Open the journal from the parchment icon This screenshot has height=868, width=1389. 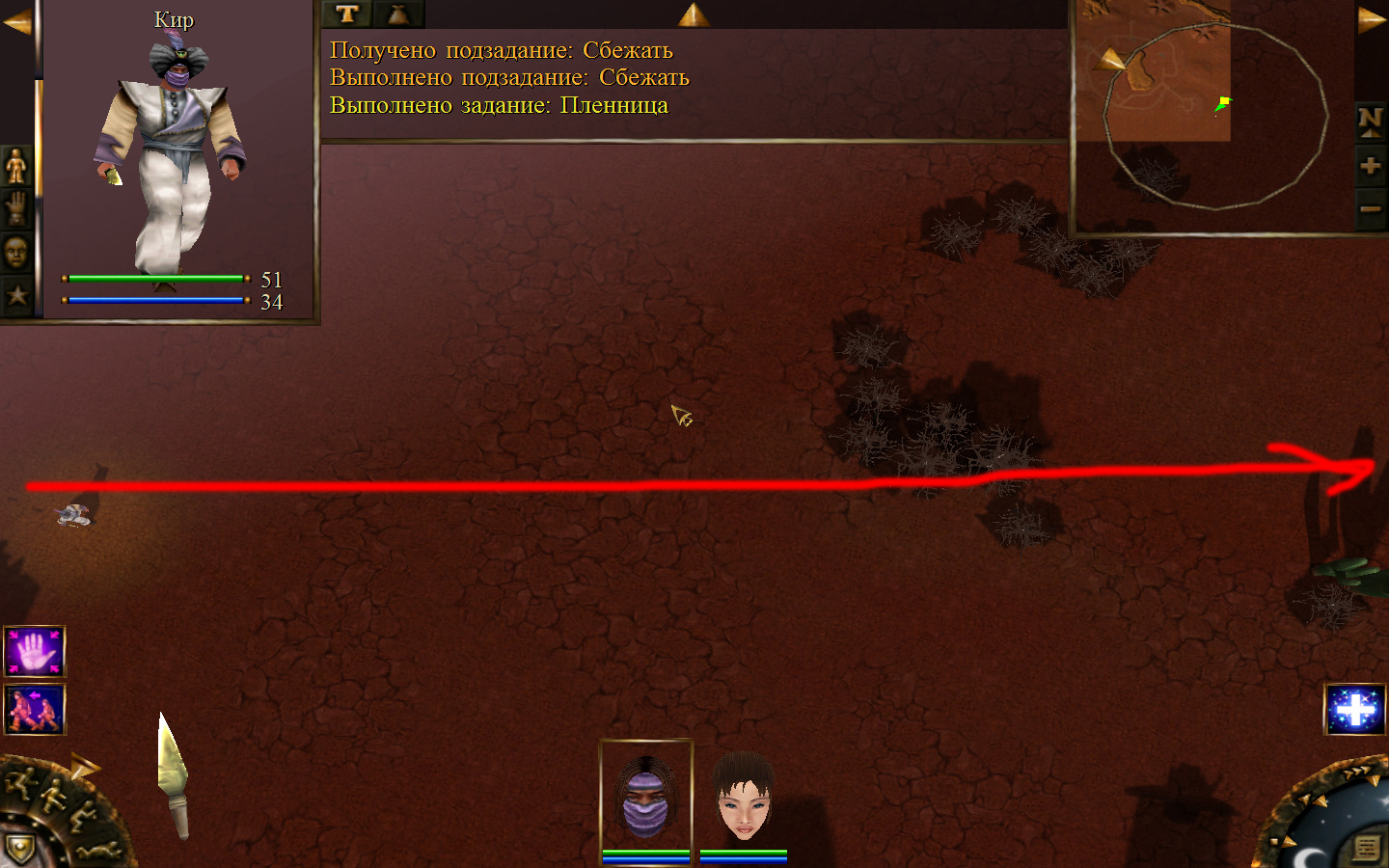(x=1366, y=848)
